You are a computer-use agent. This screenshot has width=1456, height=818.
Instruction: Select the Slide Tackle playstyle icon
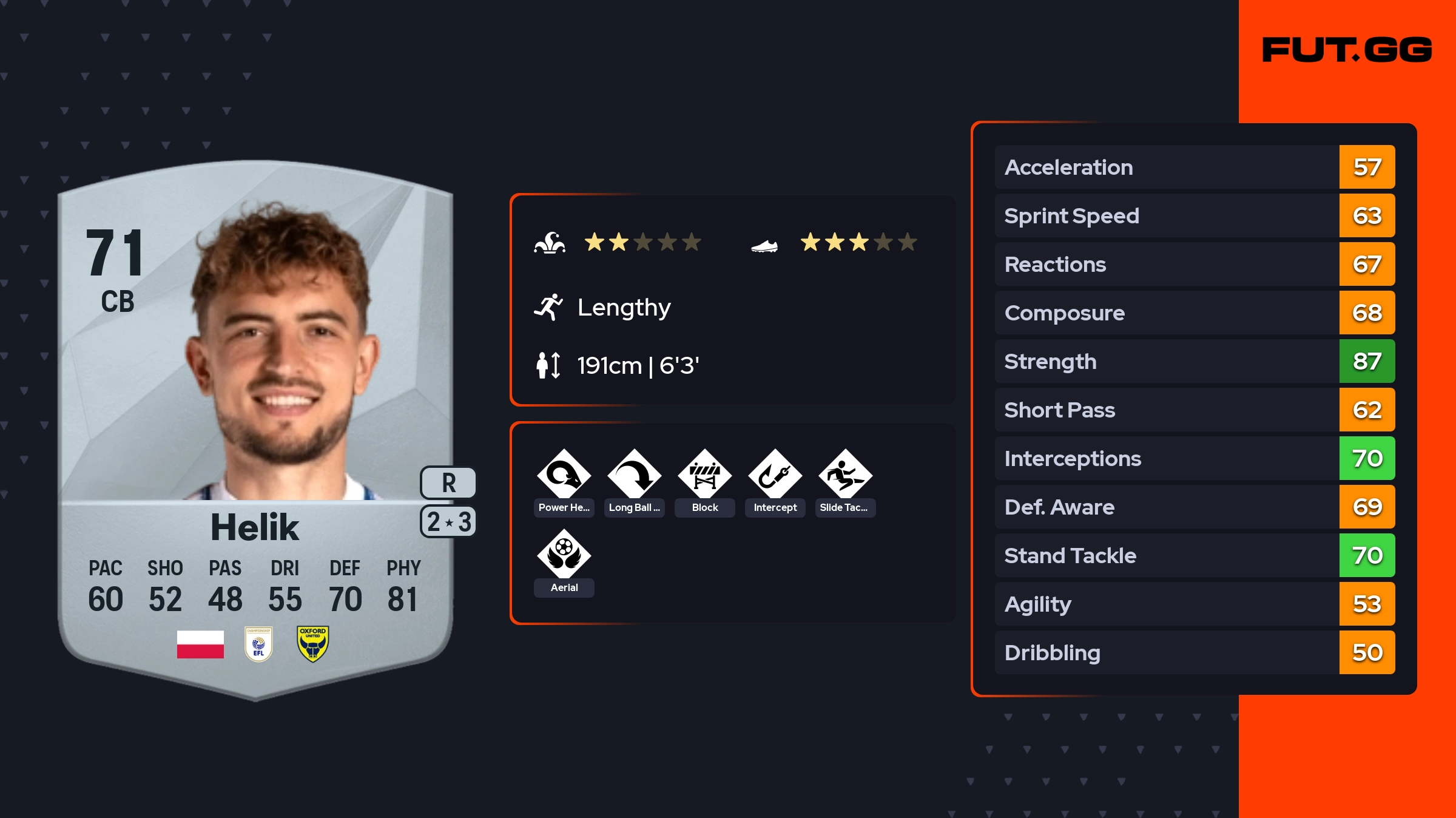coord(846,475)
